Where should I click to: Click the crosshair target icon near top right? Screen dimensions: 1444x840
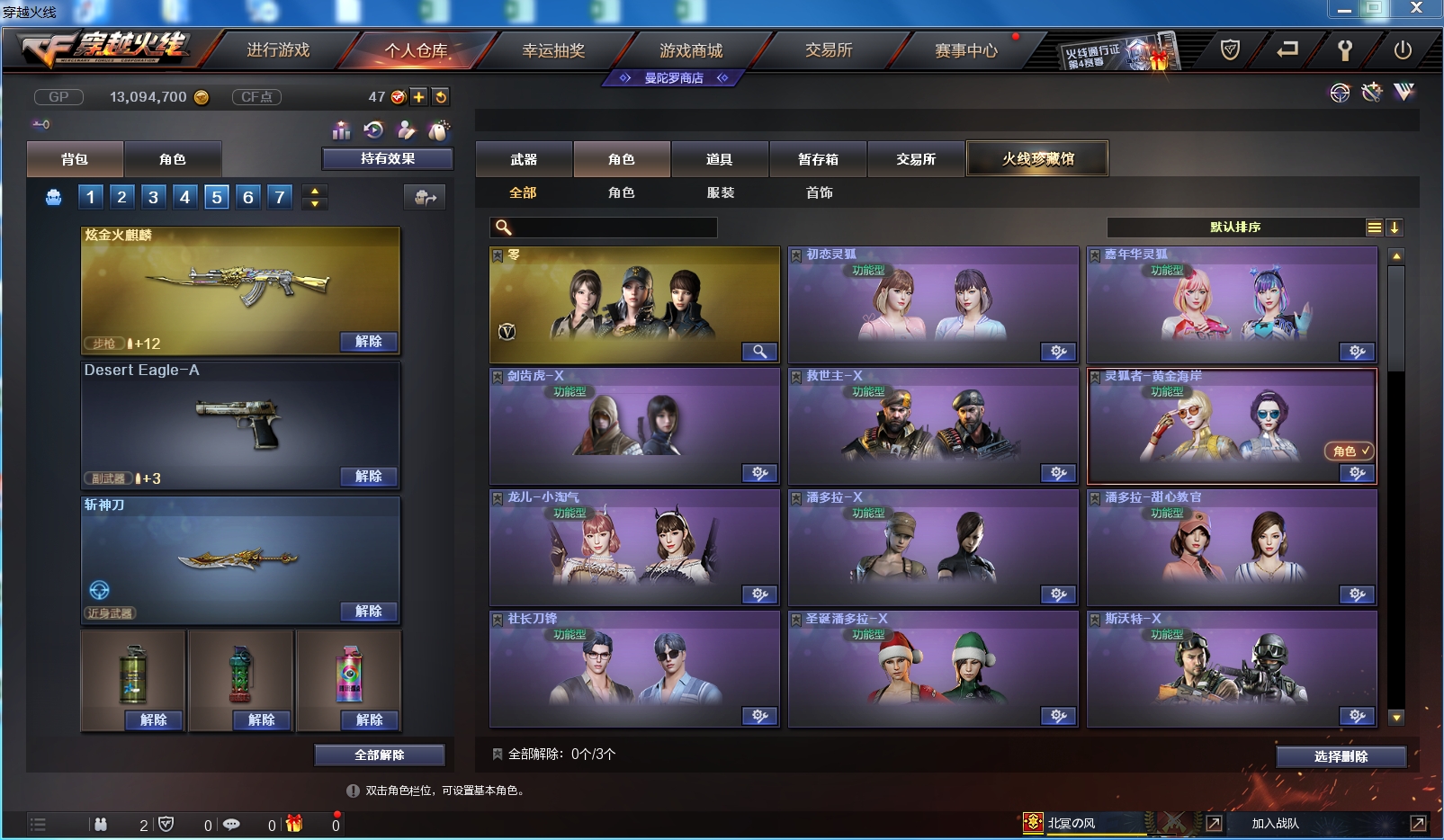(1340, 93)
